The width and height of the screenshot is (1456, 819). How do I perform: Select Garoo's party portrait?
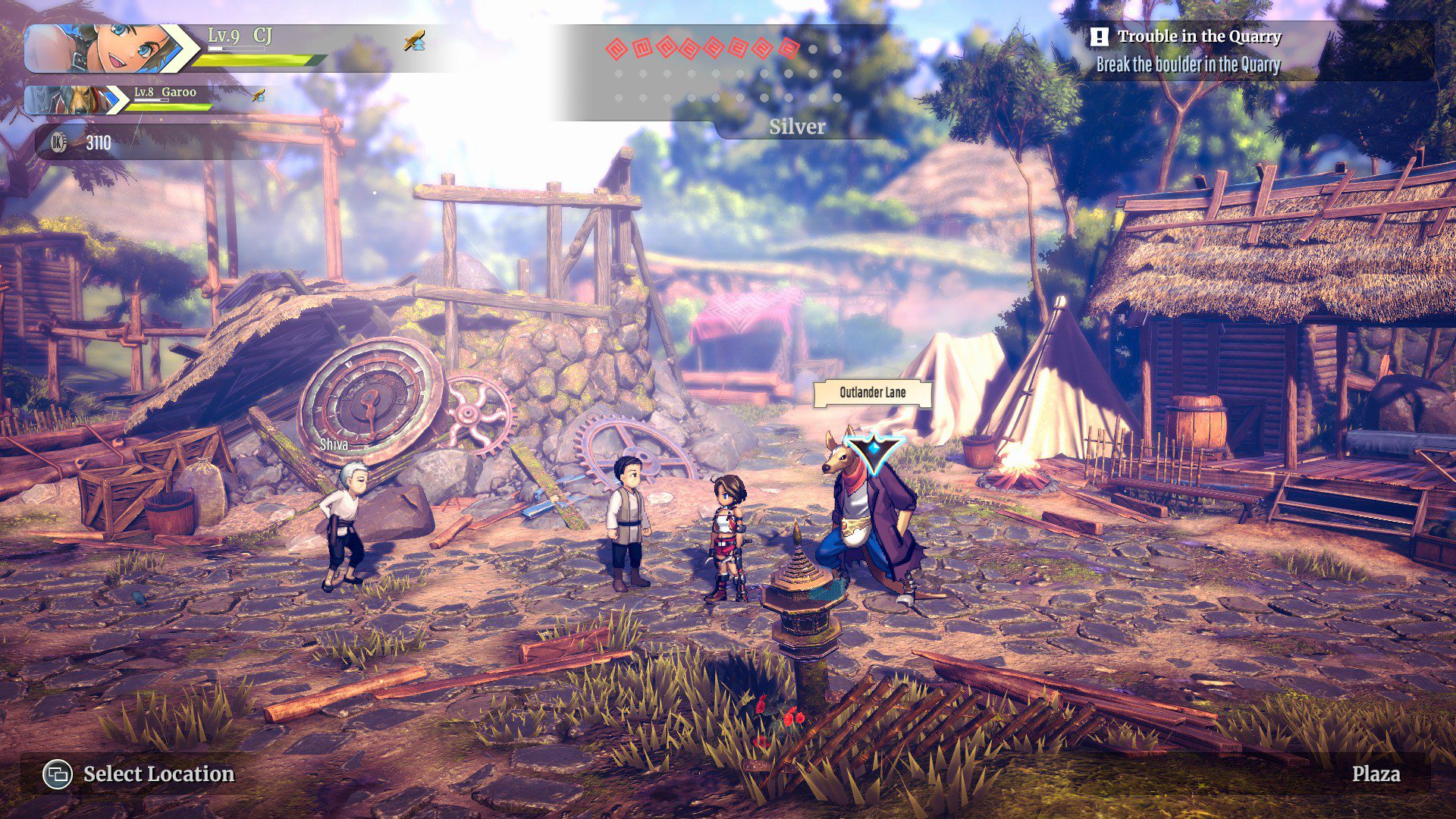[70, 100]
